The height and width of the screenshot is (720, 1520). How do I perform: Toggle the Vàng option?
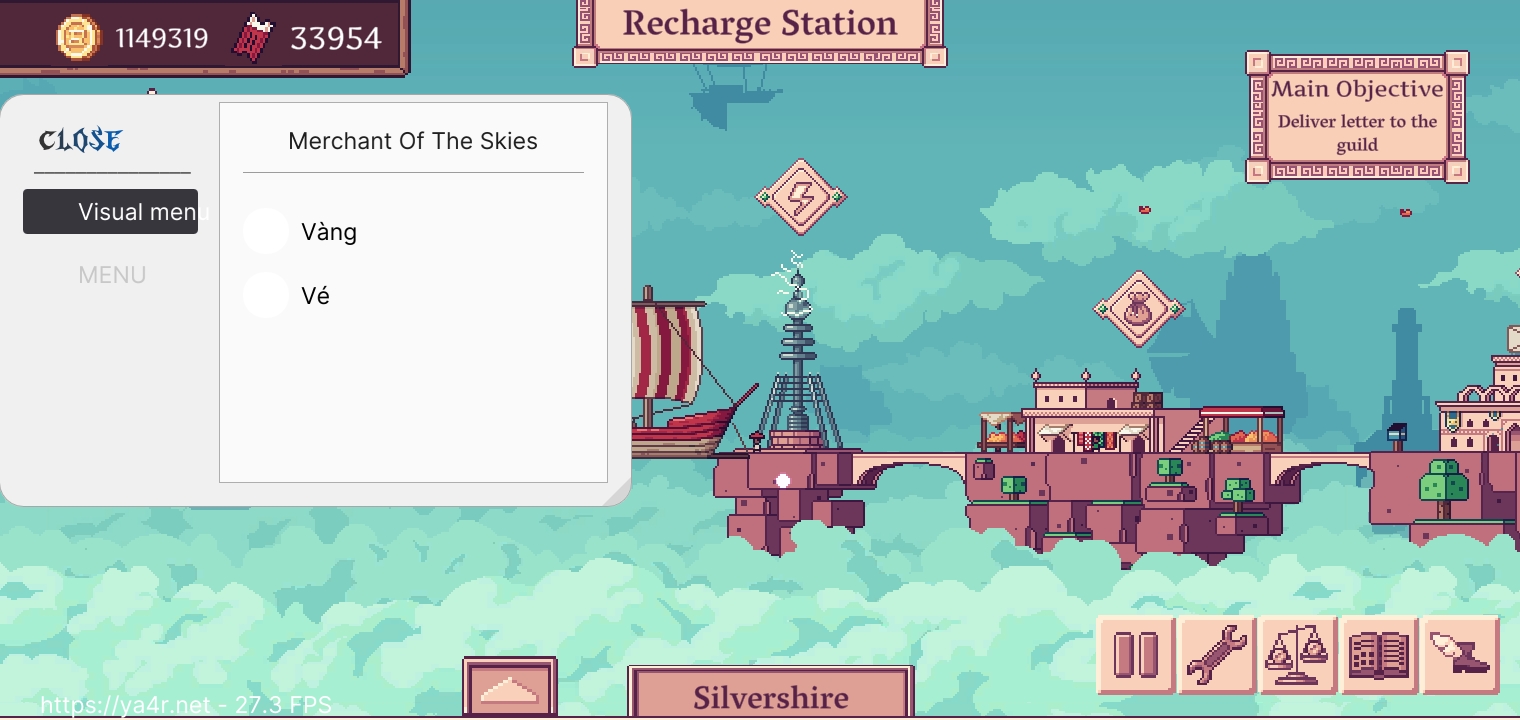(266, 232)
